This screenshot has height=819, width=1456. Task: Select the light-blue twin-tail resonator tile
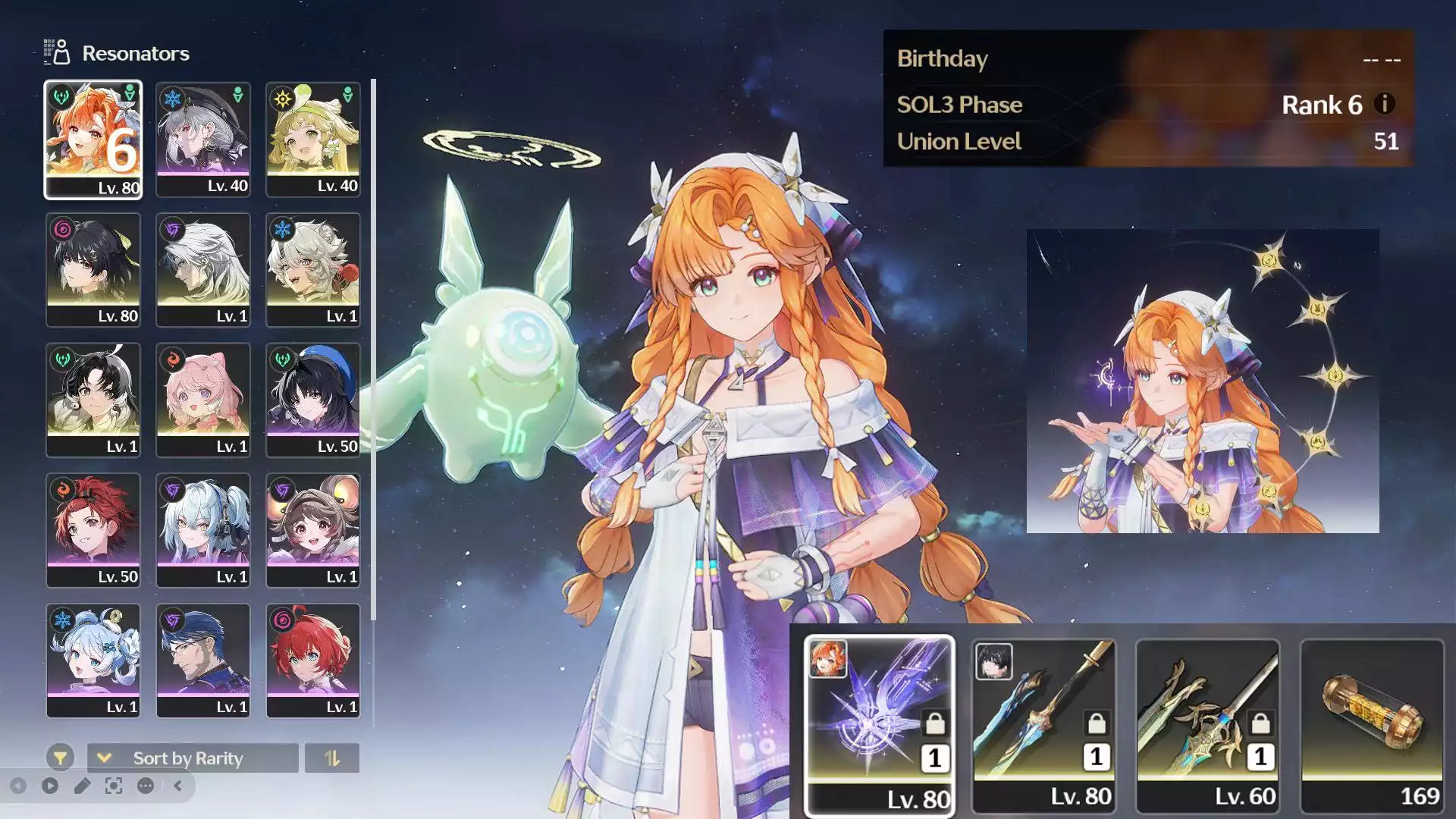coord(202,531)
